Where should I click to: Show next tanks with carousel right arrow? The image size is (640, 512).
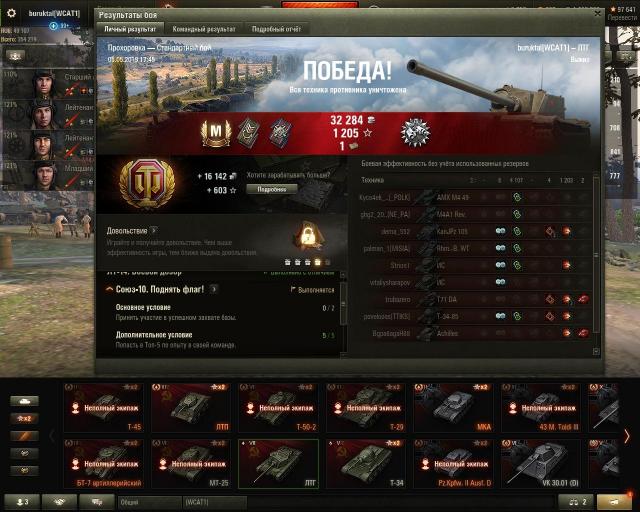[627, 435]
